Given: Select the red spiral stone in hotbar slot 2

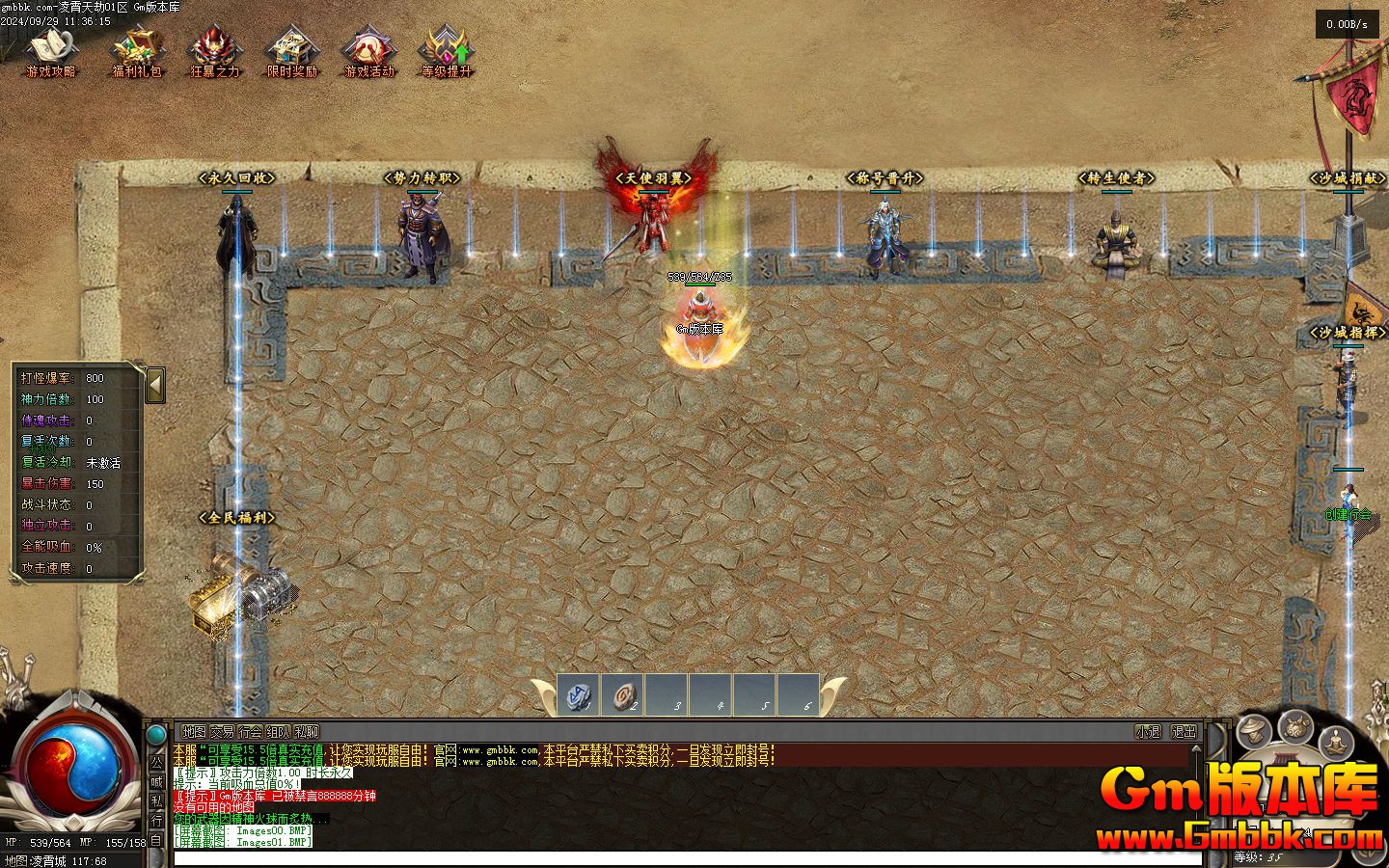Looking at the screenshot, I should (623, 695).
